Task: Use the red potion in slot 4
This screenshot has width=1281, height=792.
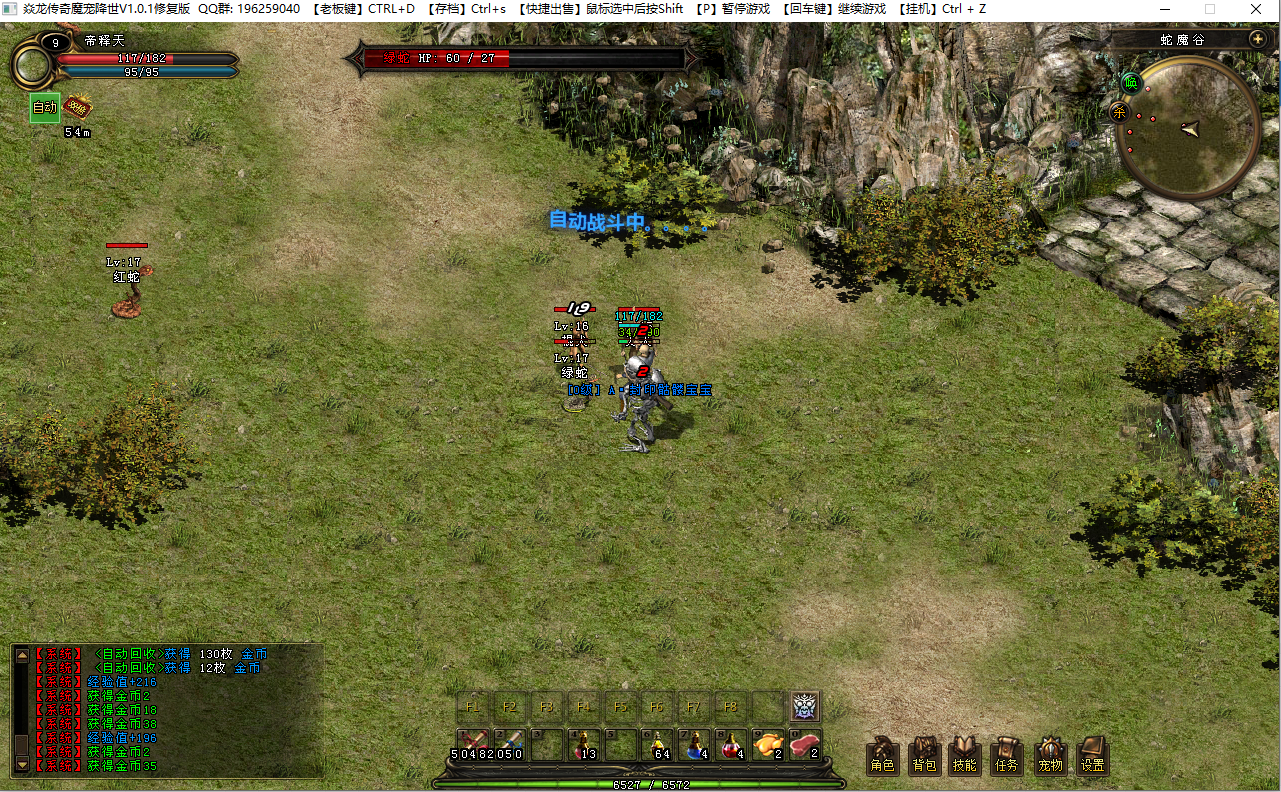Action: tap(582, 745)
